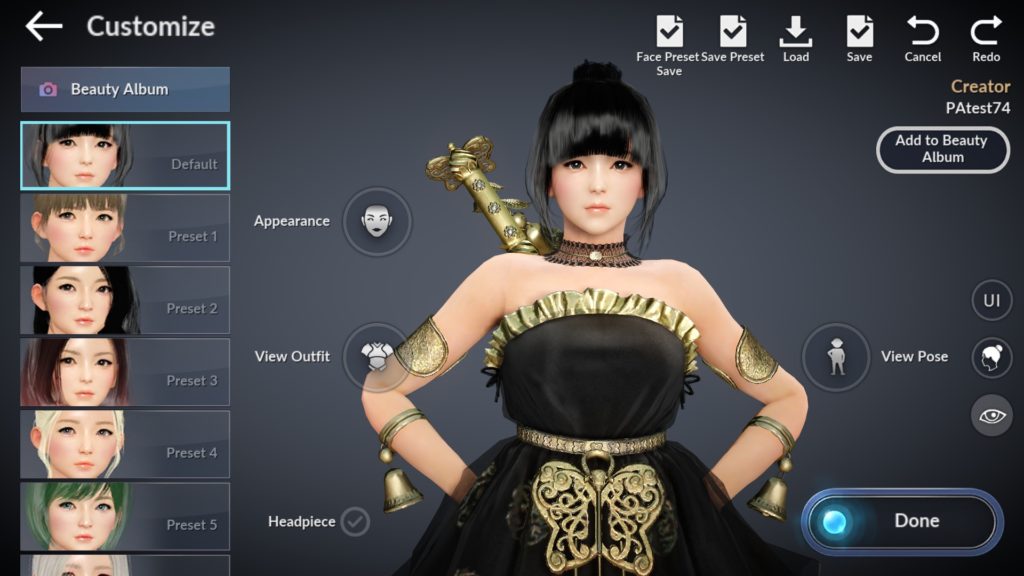This screenshot has height=576, width=1024.
Task: Choose Preset 4 thumbnail
Action: pos(125,444)
